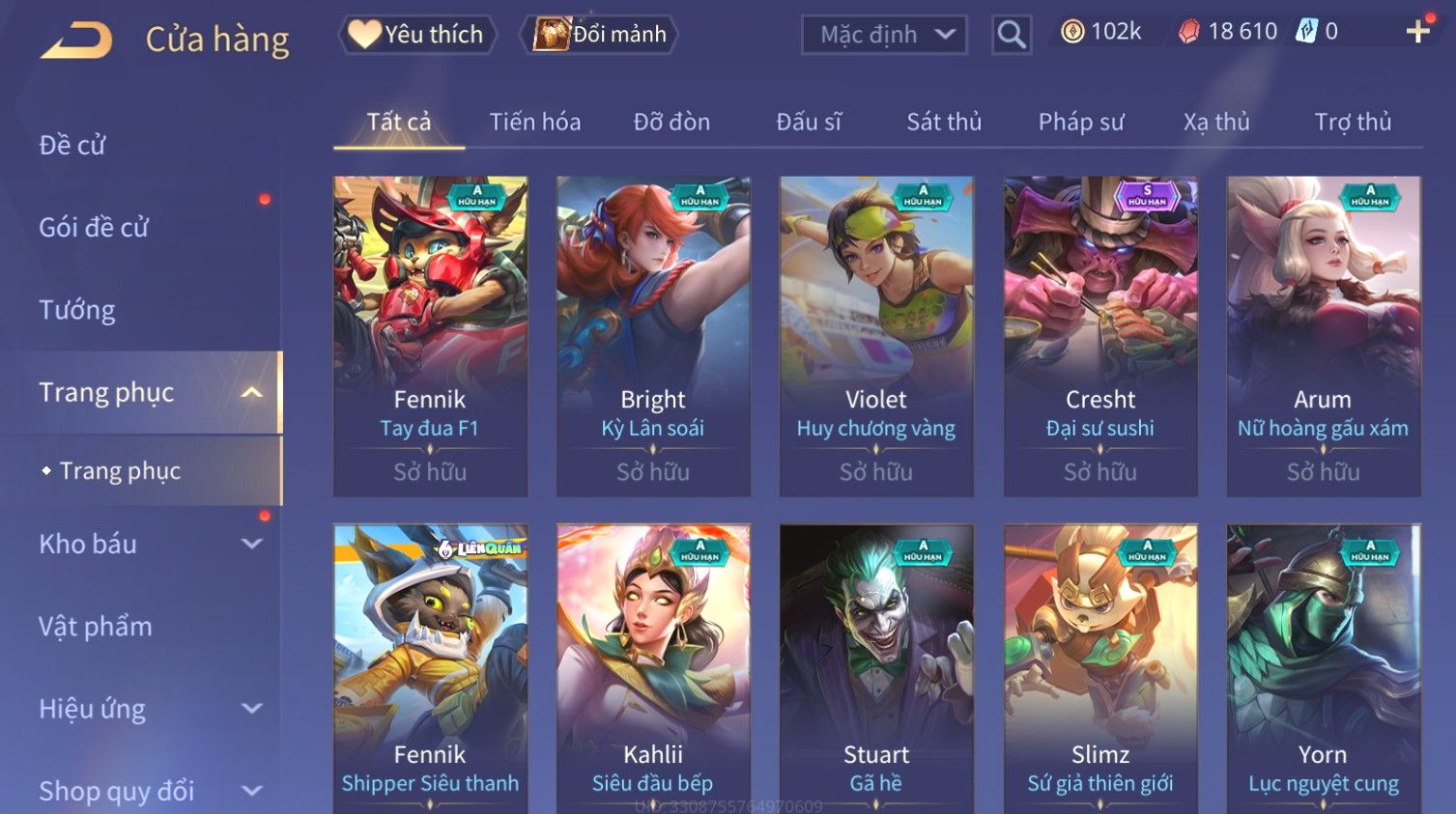Expand the Mặc định sort dropdown
Screen dimensions: 1456x814
click(x=884, y=36)
